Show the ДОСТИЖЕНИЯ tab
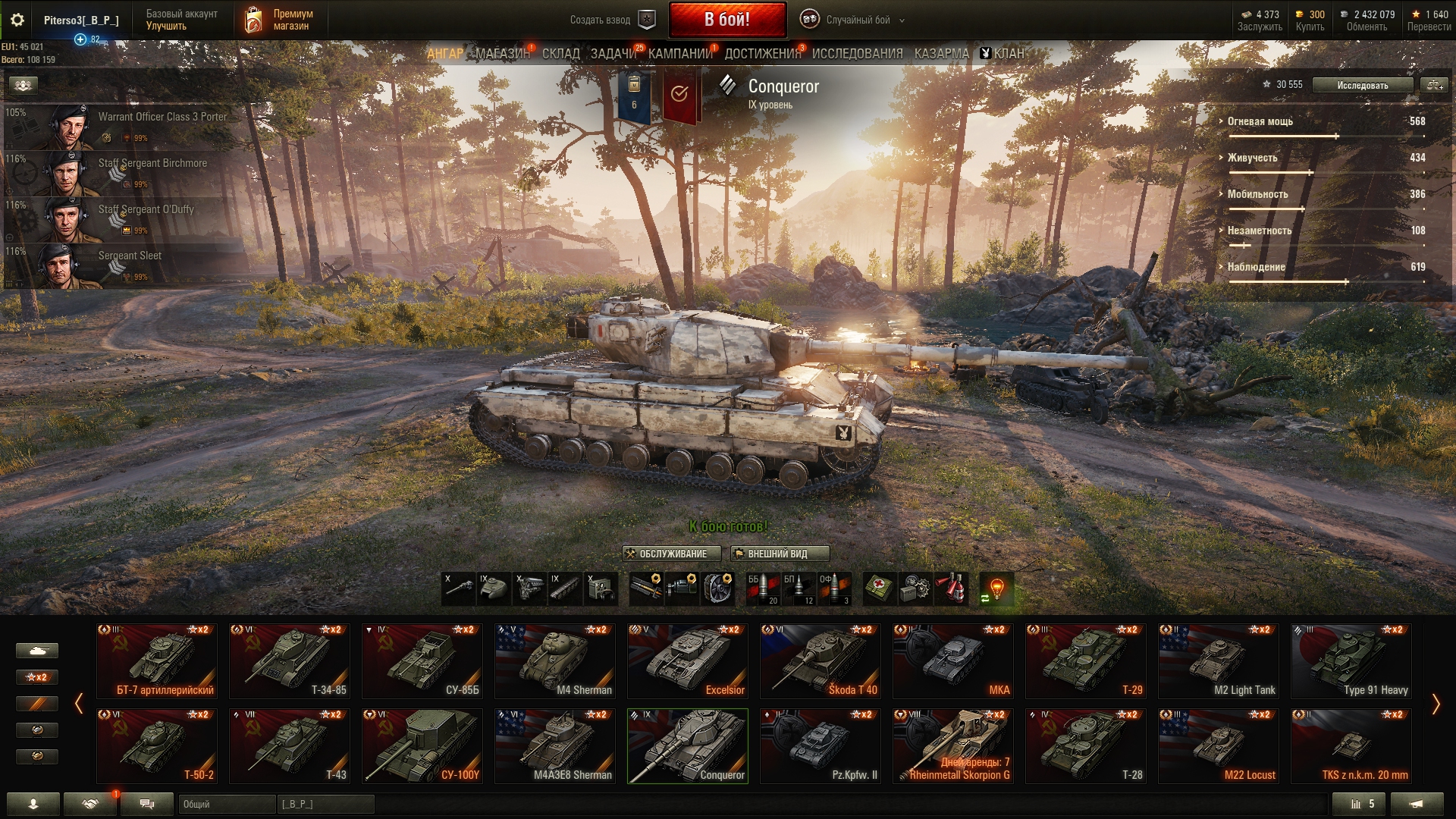1456x819 pixels. pos(762,54)
